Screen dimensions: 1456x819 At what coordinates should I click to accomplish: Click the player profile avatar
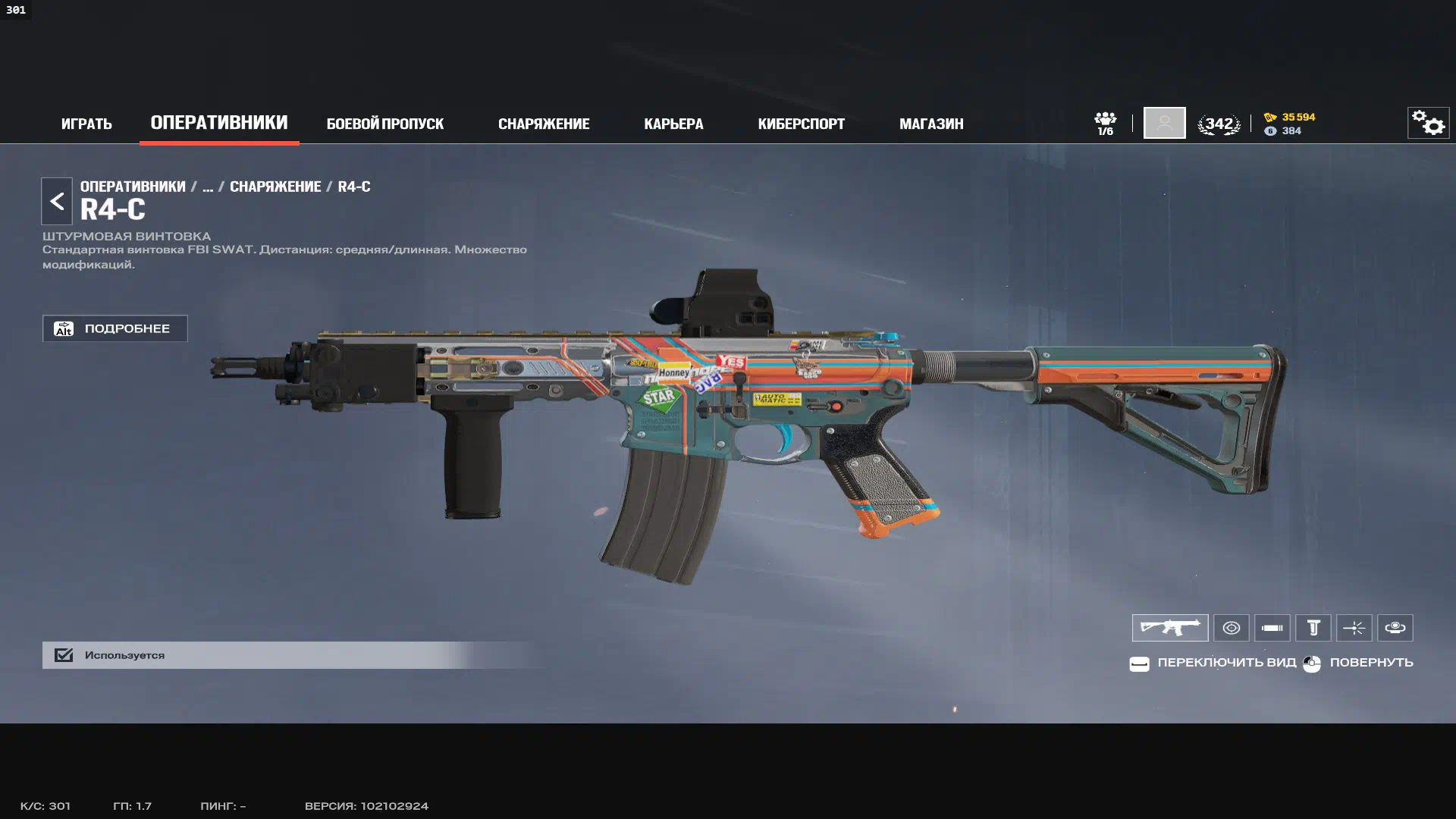coord(1164,123)
